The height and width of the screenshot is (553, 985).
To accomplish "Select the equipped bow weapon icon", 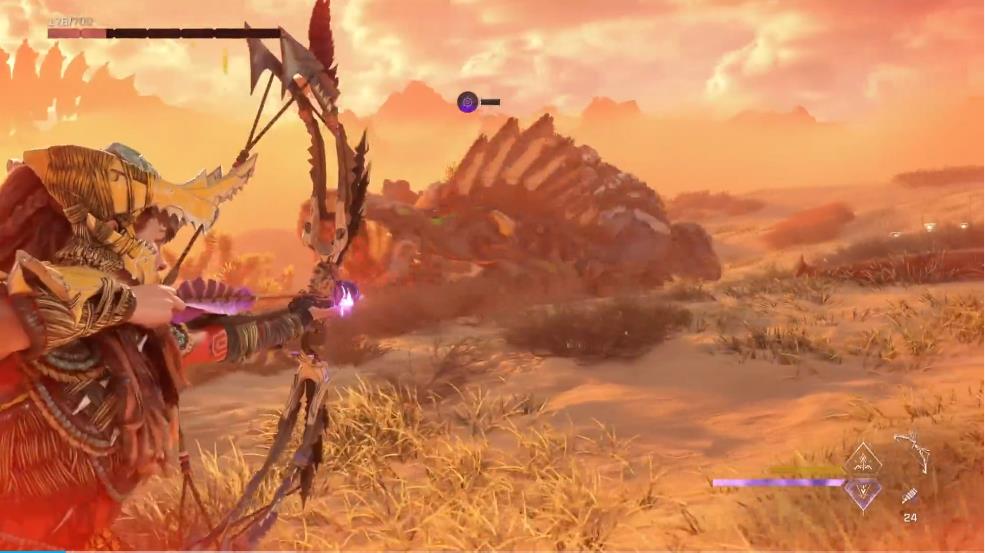I will click(911, 450).
